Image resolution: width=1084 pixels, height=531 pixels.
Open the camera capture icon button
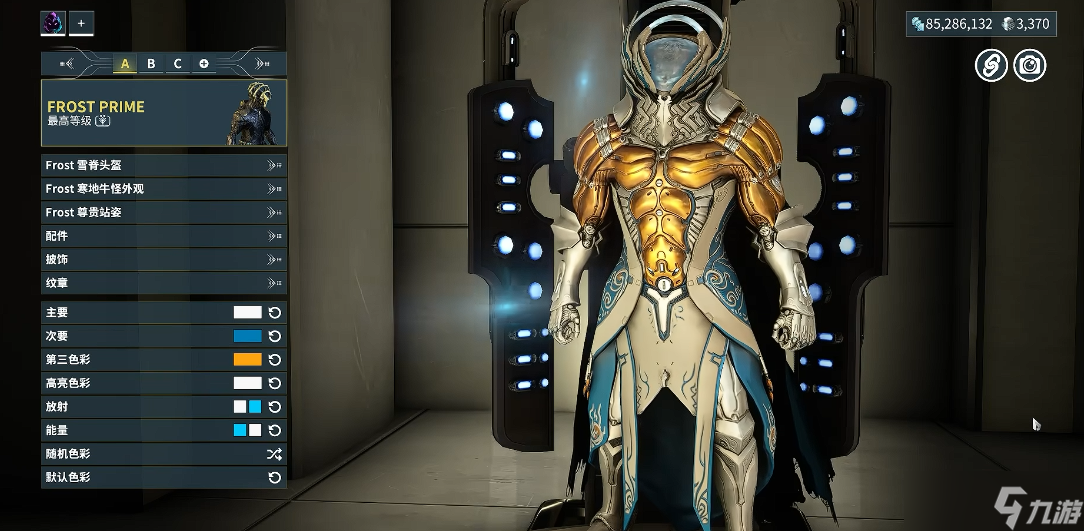[x=1029, y=66]
